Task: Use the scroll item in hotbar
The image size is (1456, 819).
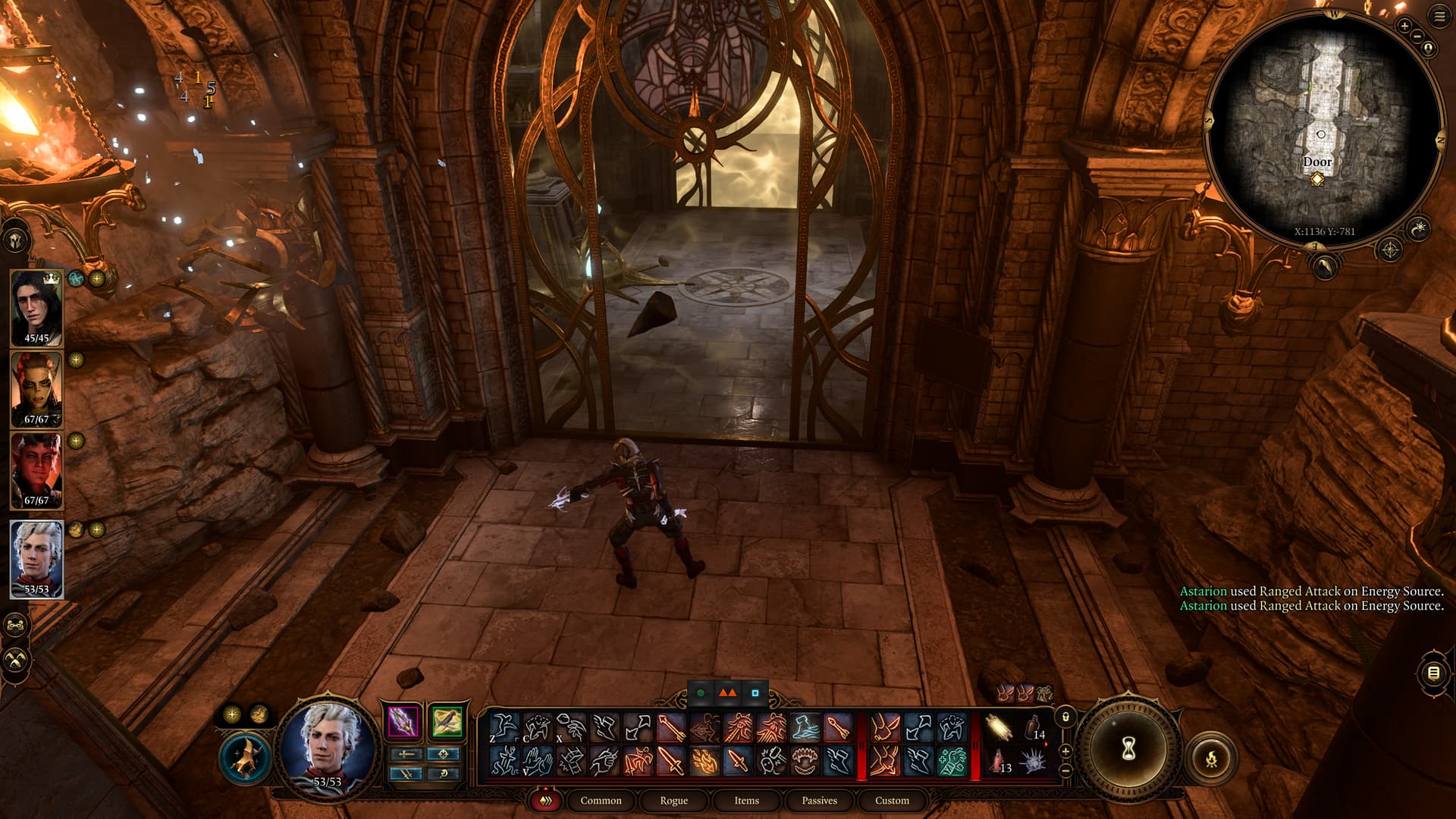Action: click(x=998, y=728)
